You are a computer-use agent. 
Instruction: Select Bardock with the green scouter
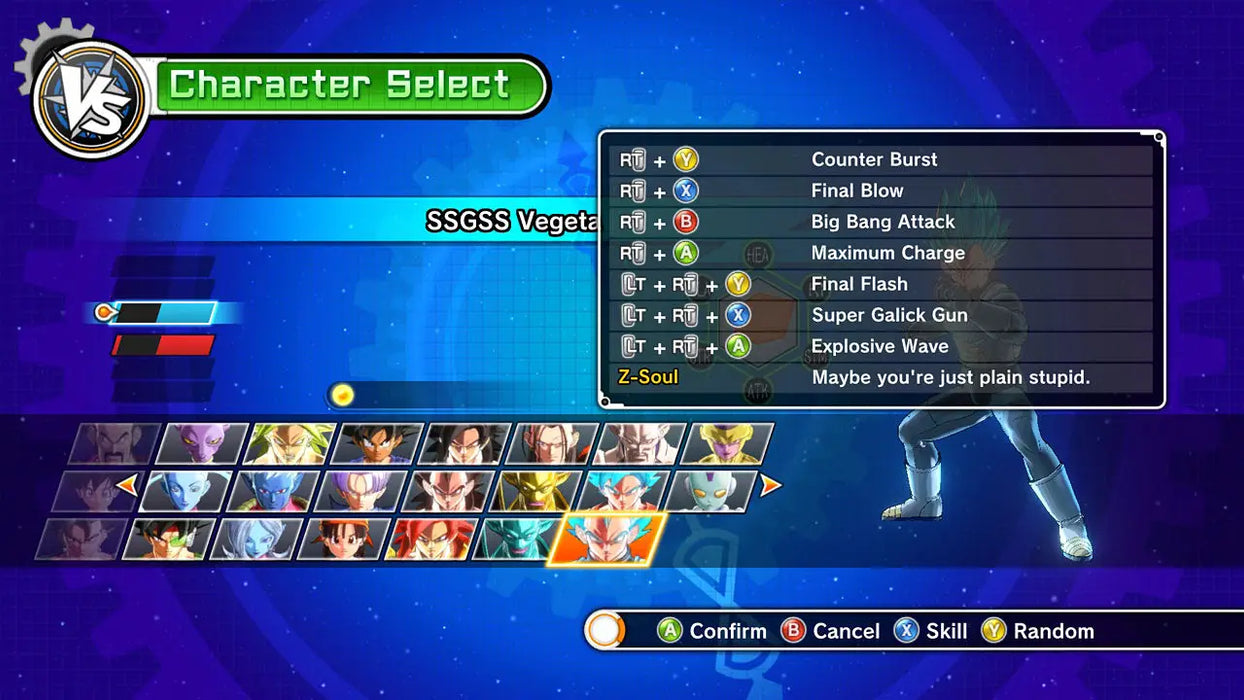pyautogui.click(x=168, y=539)
